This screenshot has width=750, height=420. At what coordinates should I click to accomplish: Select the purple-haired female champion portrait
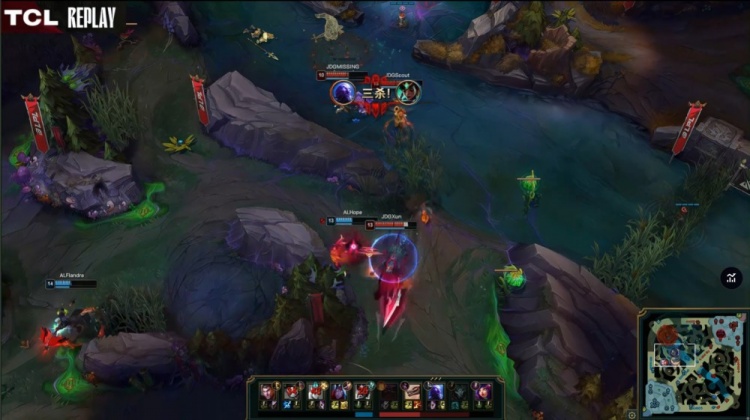click(483, 392)
